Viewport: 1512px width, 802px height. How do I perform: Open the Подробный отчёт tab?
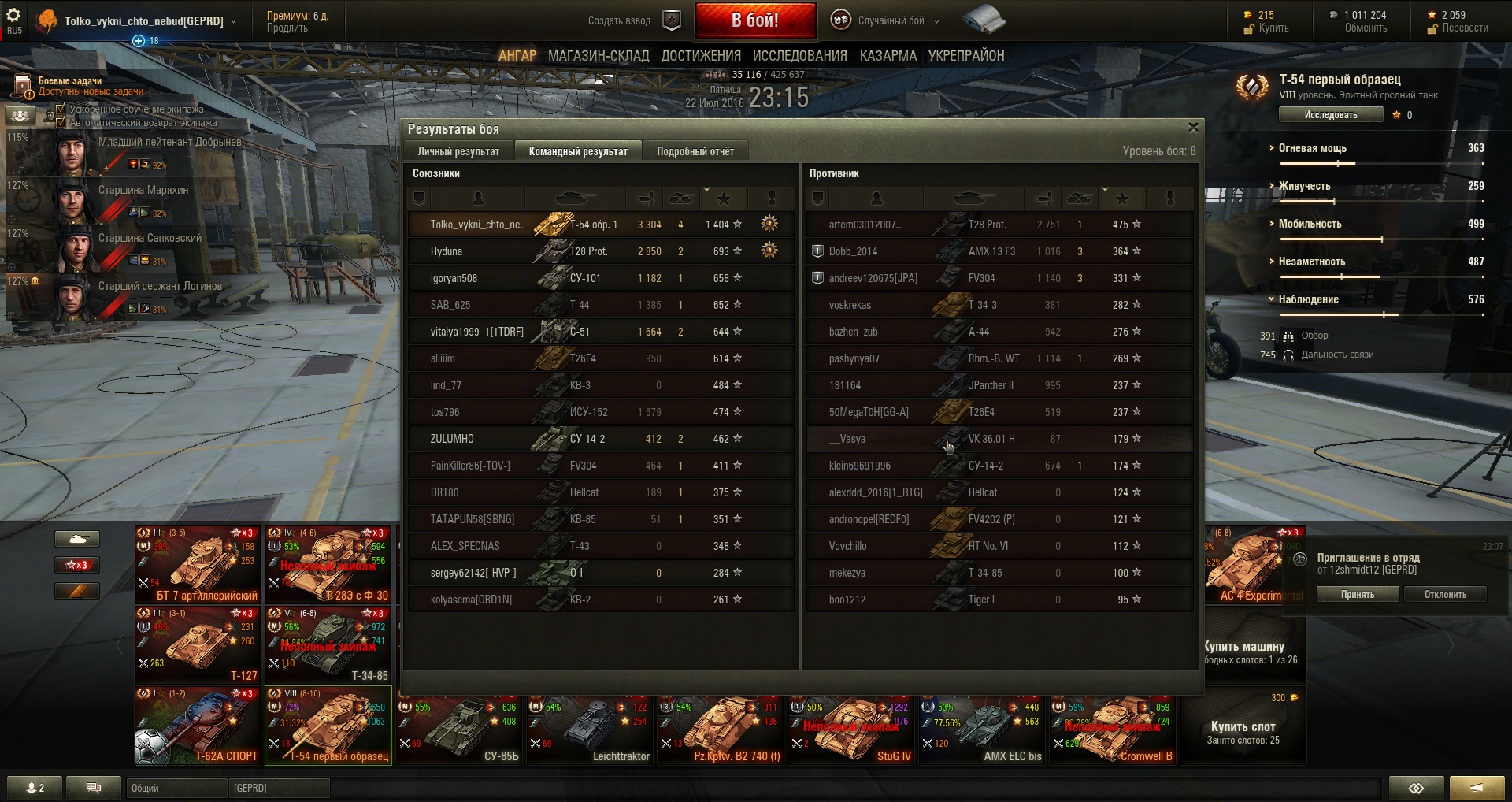coord(695,151)
